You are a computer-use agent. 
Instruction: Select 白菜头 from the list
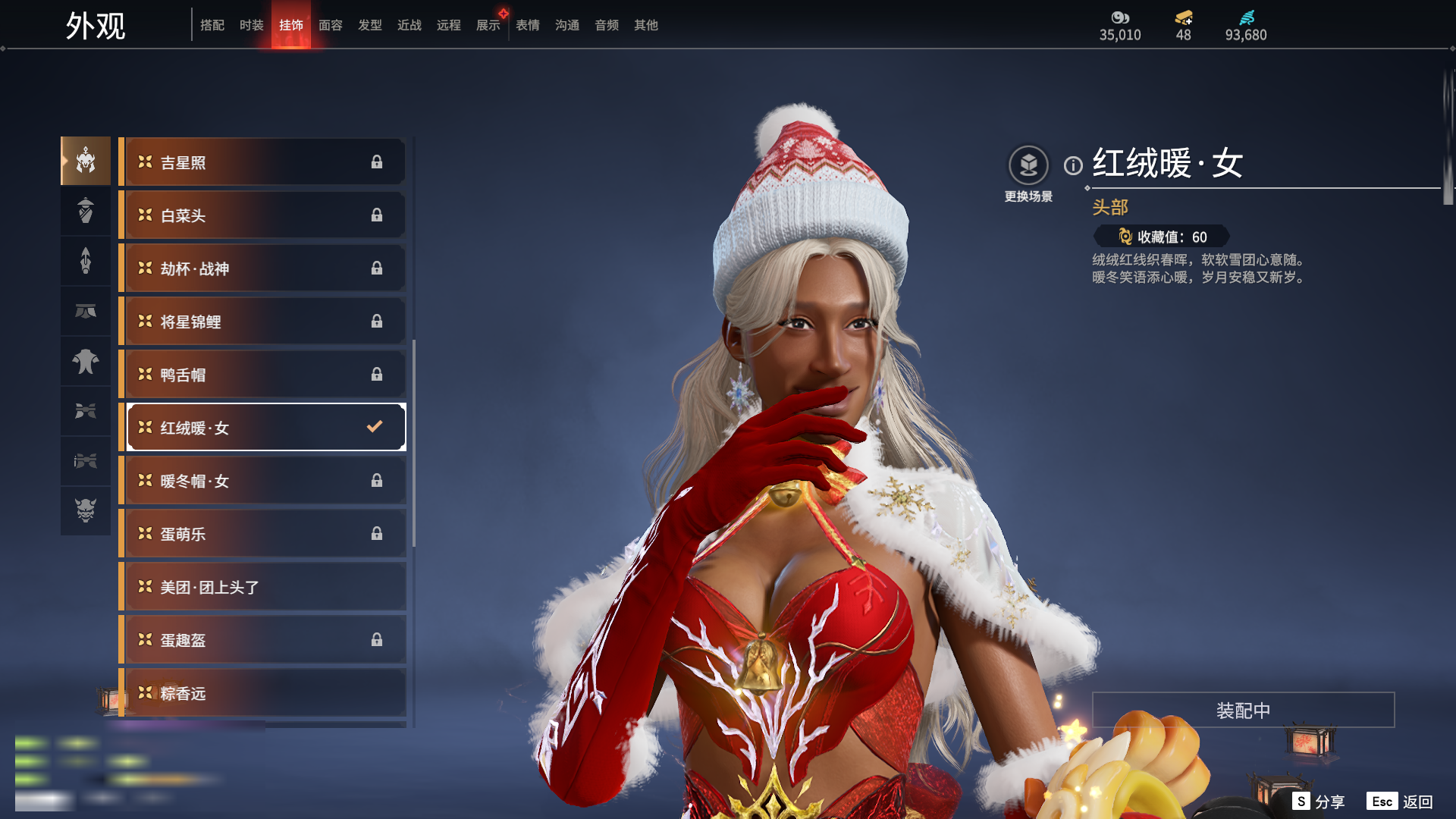(262, 215)
